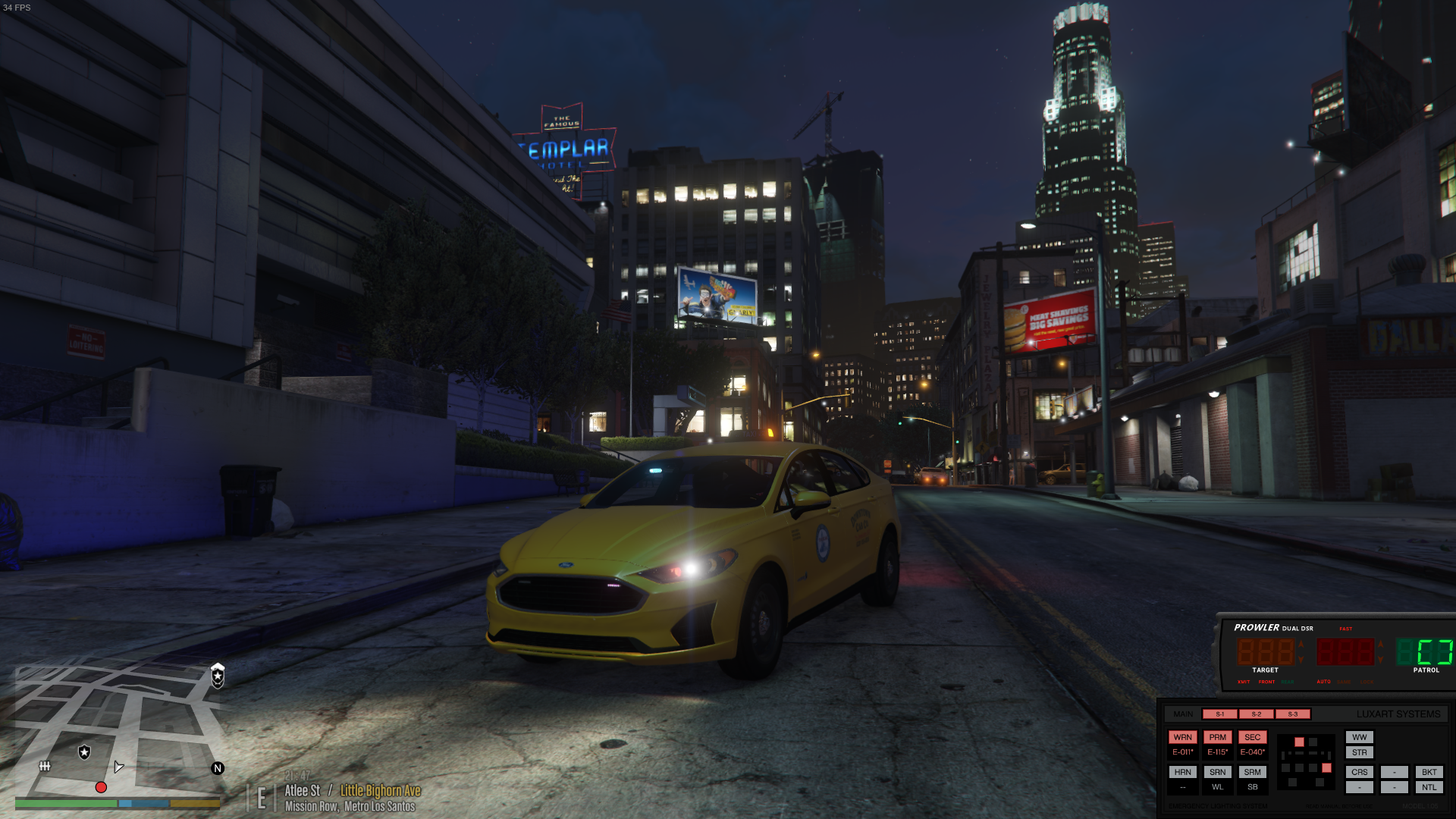Toggle the PRM primary lights button

(x=1217, y=737)
